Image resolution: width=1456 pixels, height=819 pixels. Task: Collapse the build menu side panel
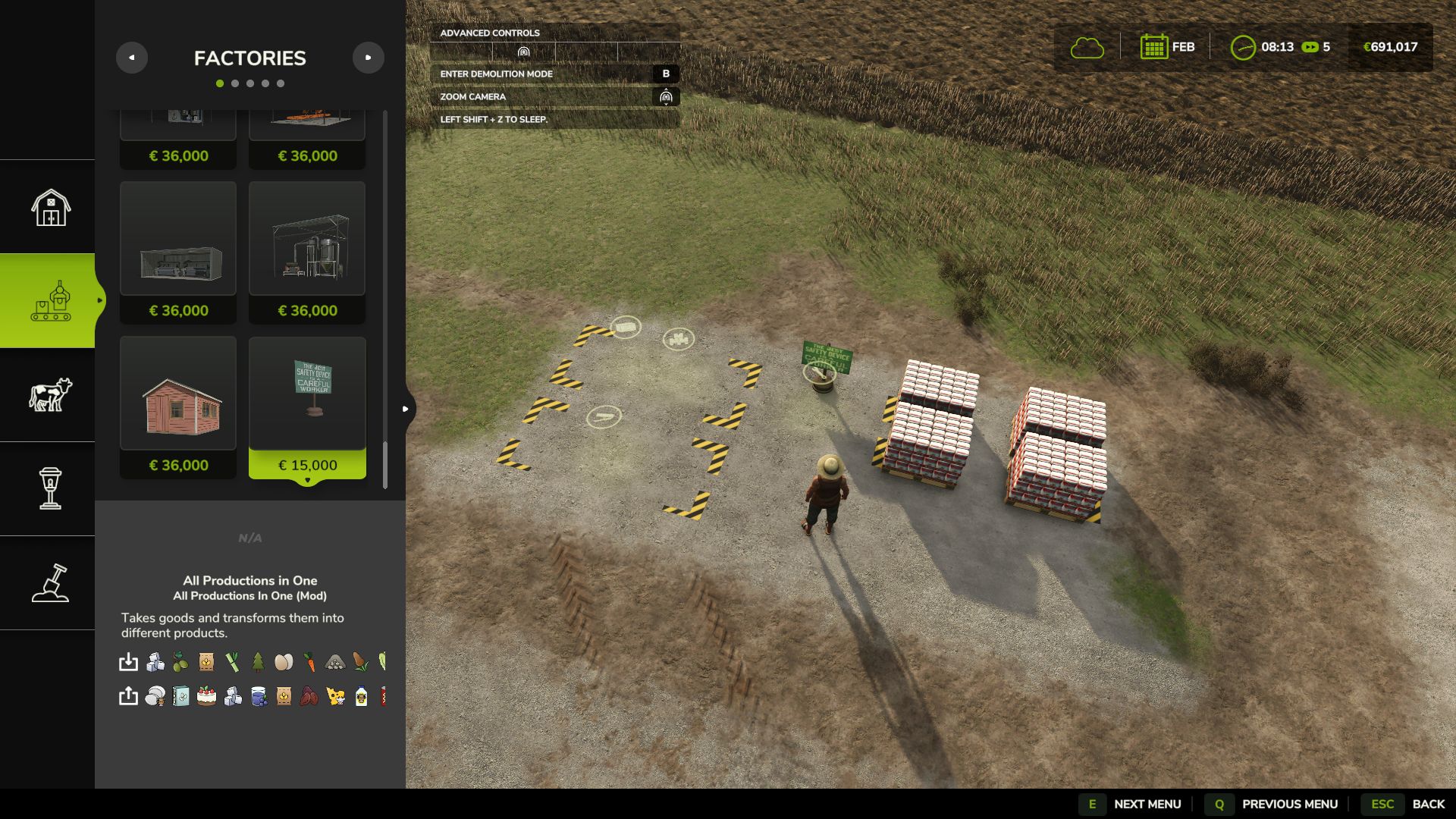point(406,409)
